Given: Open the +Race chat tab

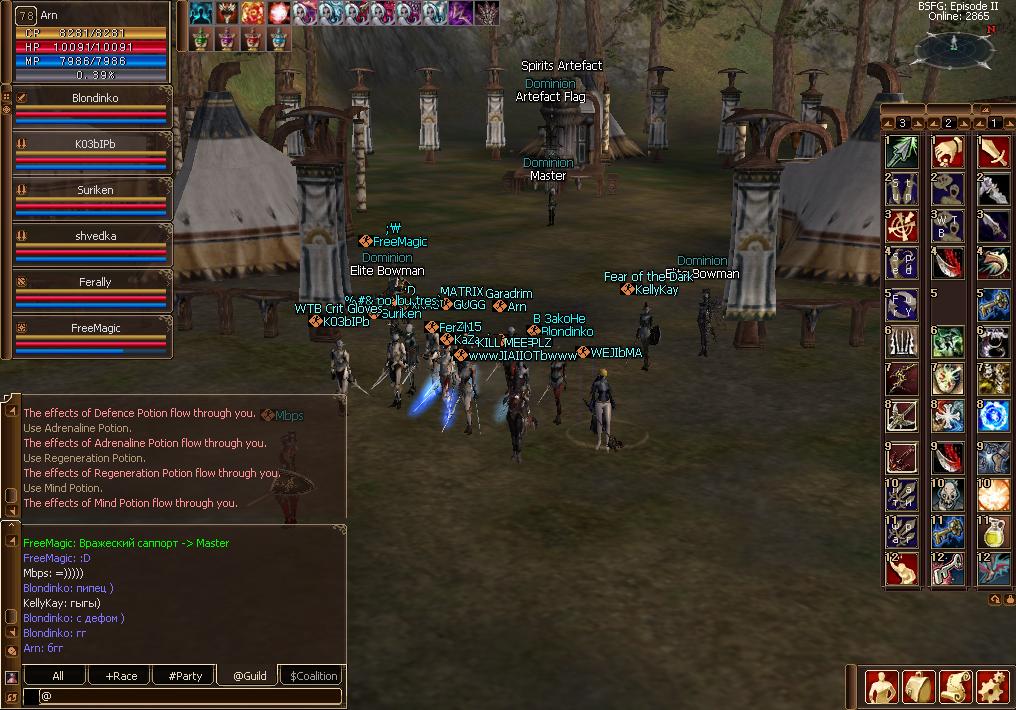Looking at the screenshot, I should pyautogui.click(x=121, y=676).
